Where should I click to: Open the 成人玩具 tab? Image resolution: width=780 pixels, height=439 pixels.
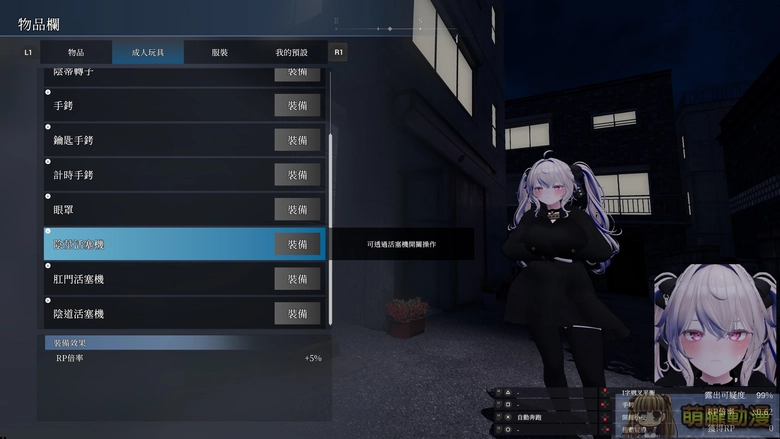coord(147,52)
